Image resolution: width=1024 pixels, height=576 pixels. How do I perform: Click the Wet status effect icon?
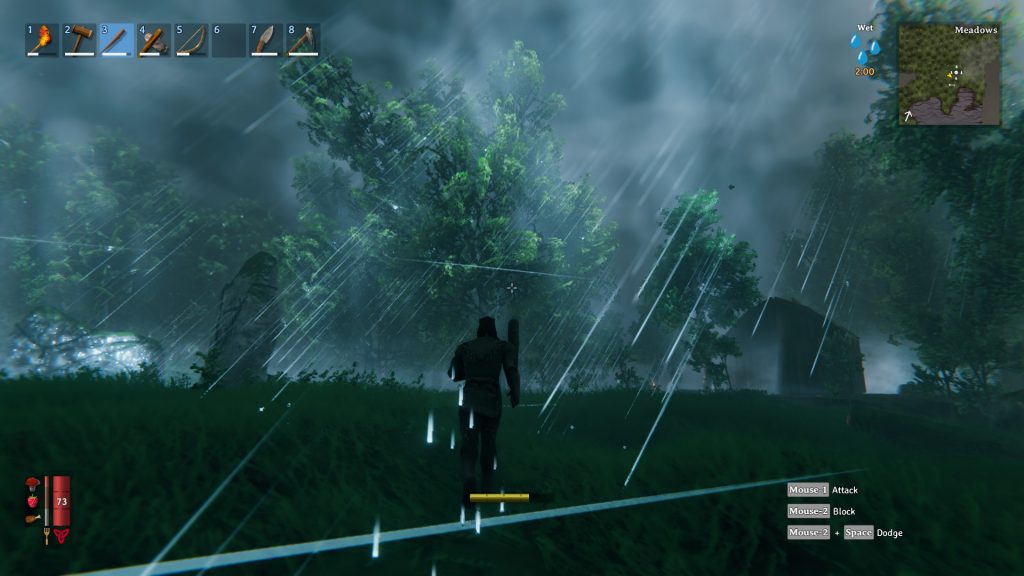(865, 49)
